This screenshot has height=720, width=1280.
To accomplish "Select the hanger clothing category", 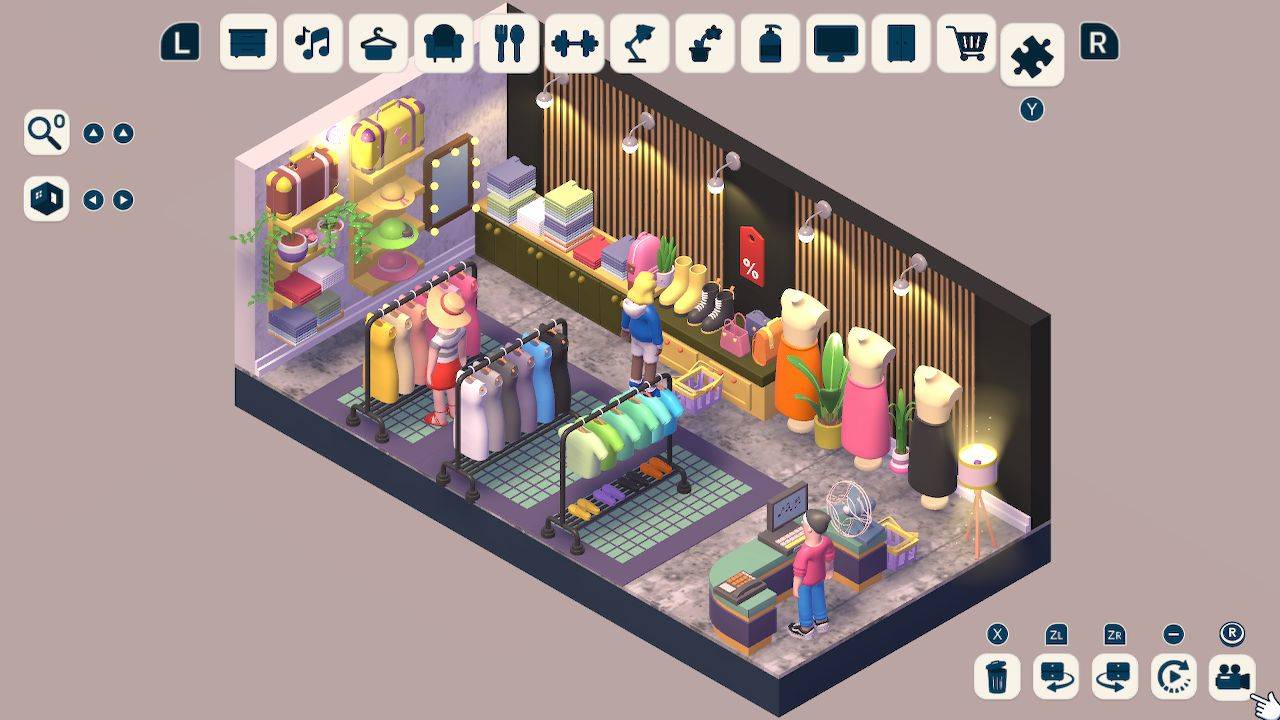I will [x=377, y=44].
